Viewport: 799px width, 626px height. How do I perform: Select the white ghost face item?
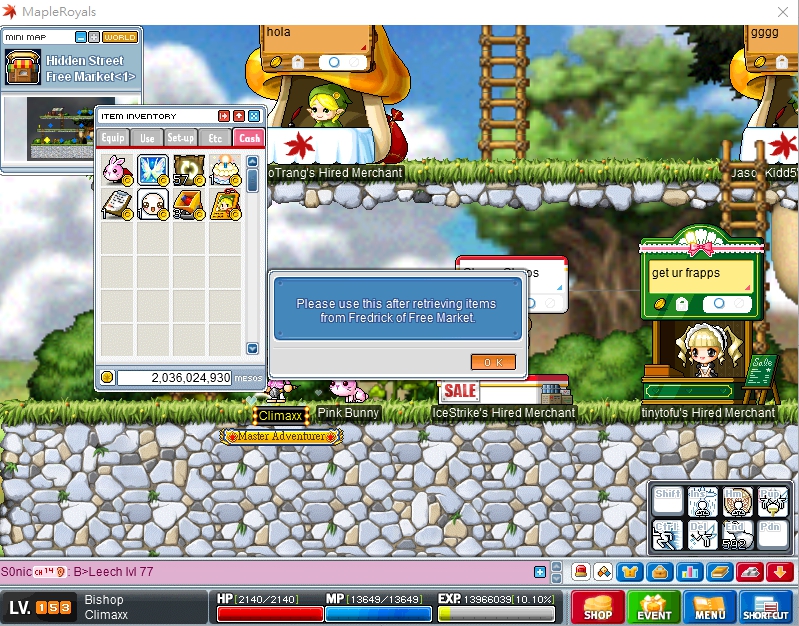point(152,206)
